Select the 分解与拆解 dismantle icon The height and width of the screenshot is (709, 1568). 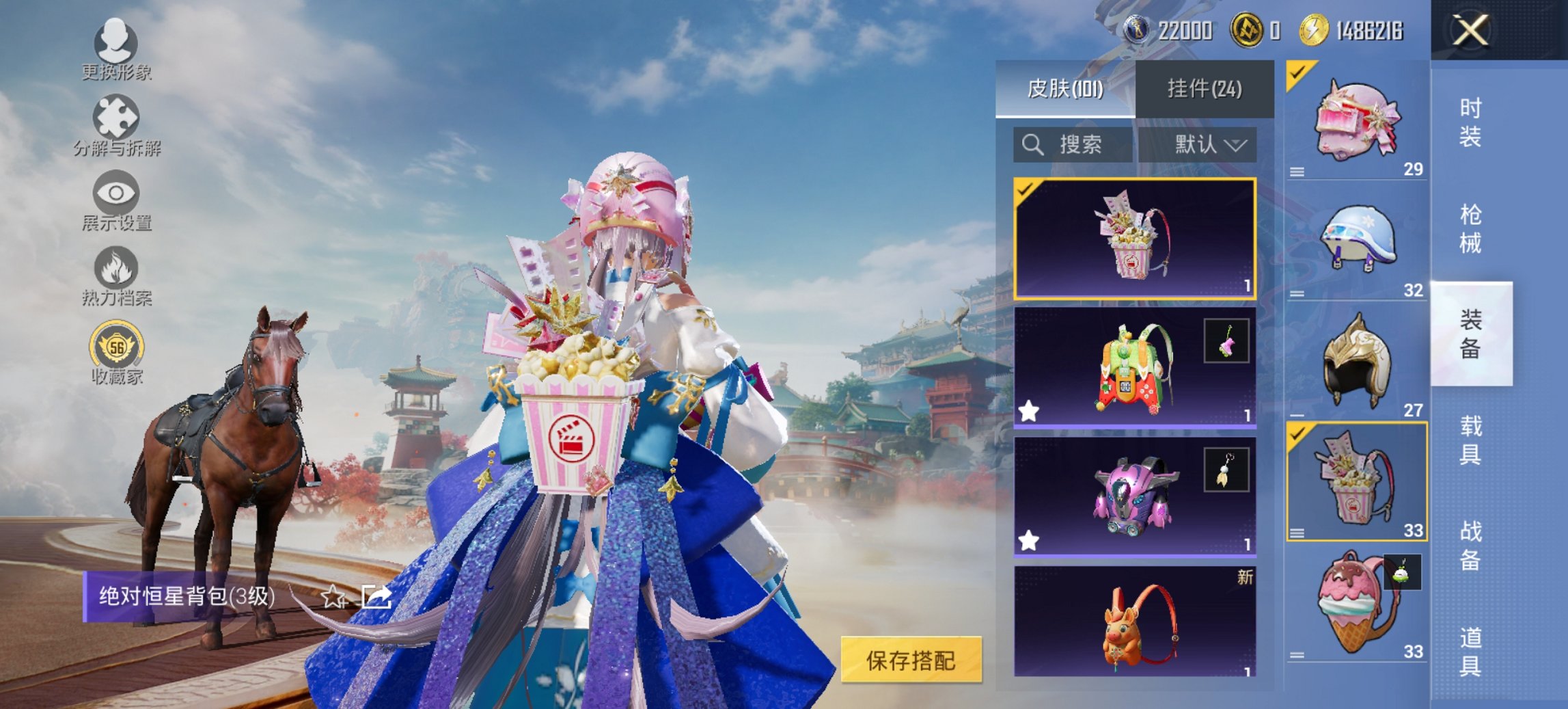[116, 125]
